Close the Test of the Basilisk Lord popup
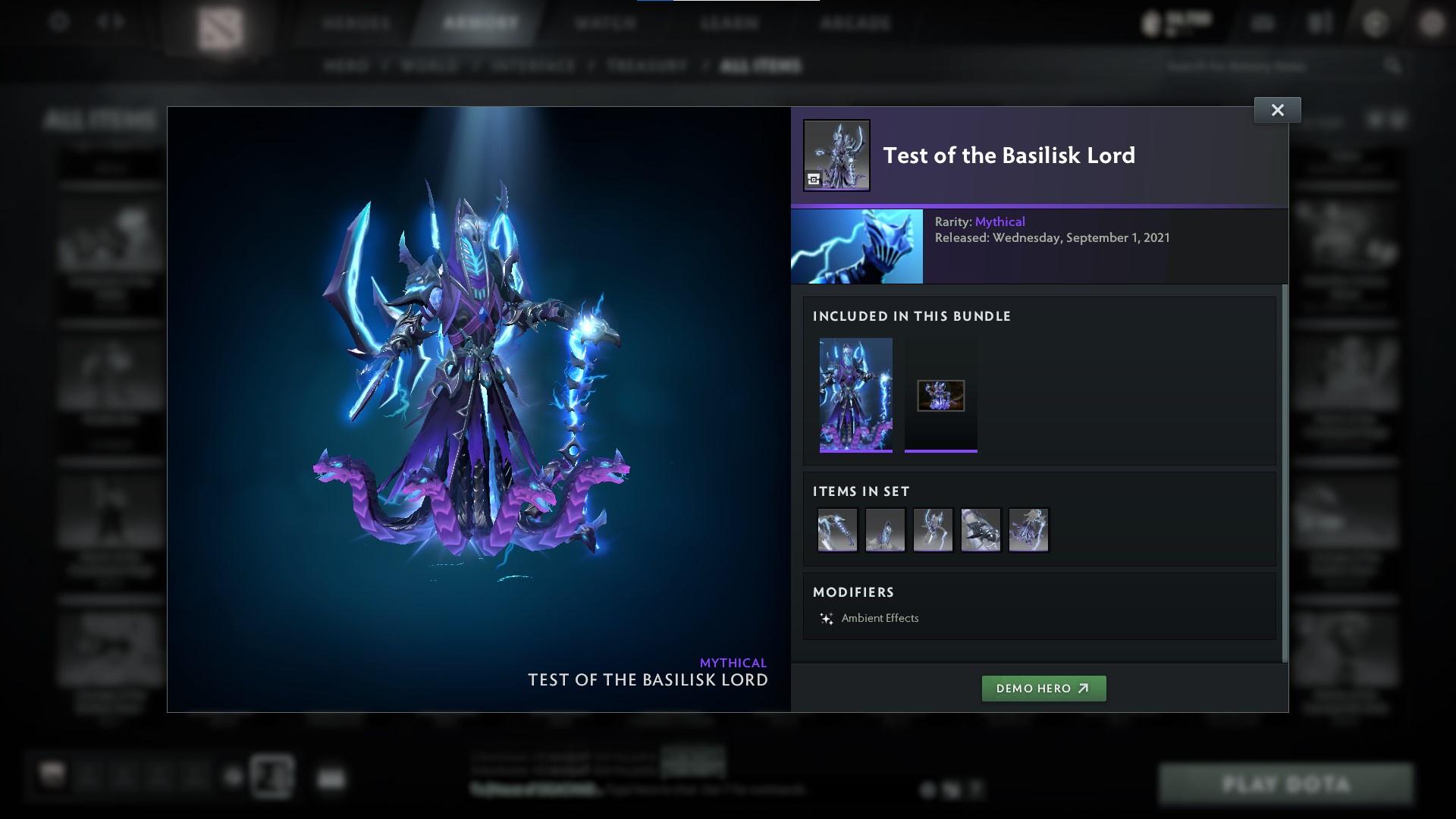Viewport: 1456px width, 819px height. [x=1277, y=109]
